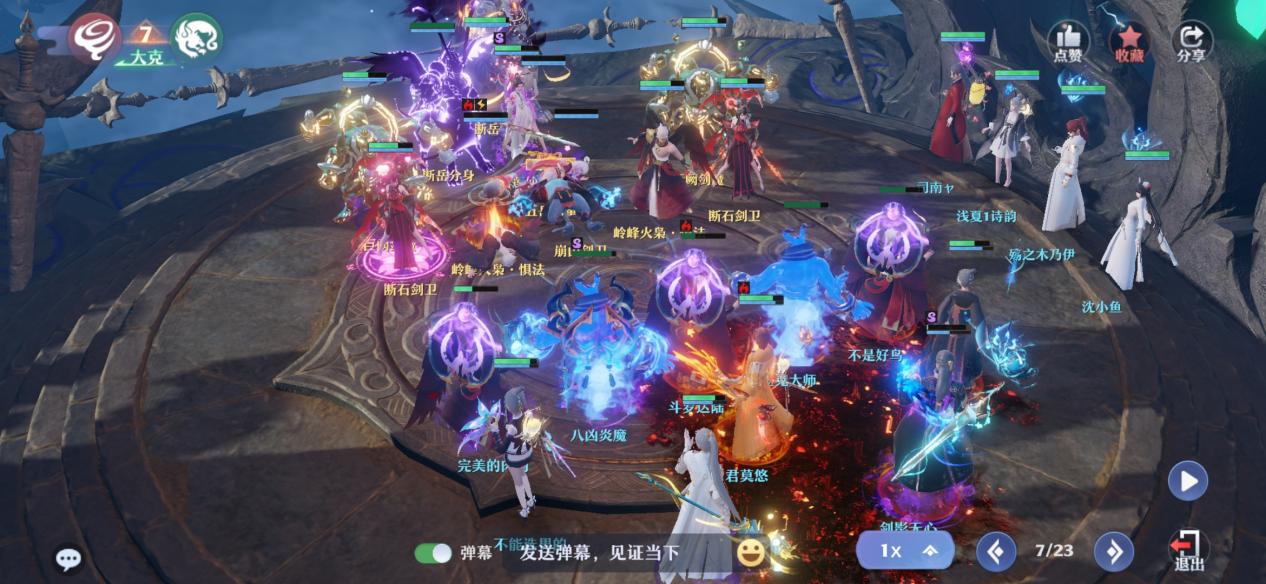Viewport: 1266px width, 584px height.
Task: Select the red swirl formation icon
Action: pyautogui.click(x=95, y=37)
